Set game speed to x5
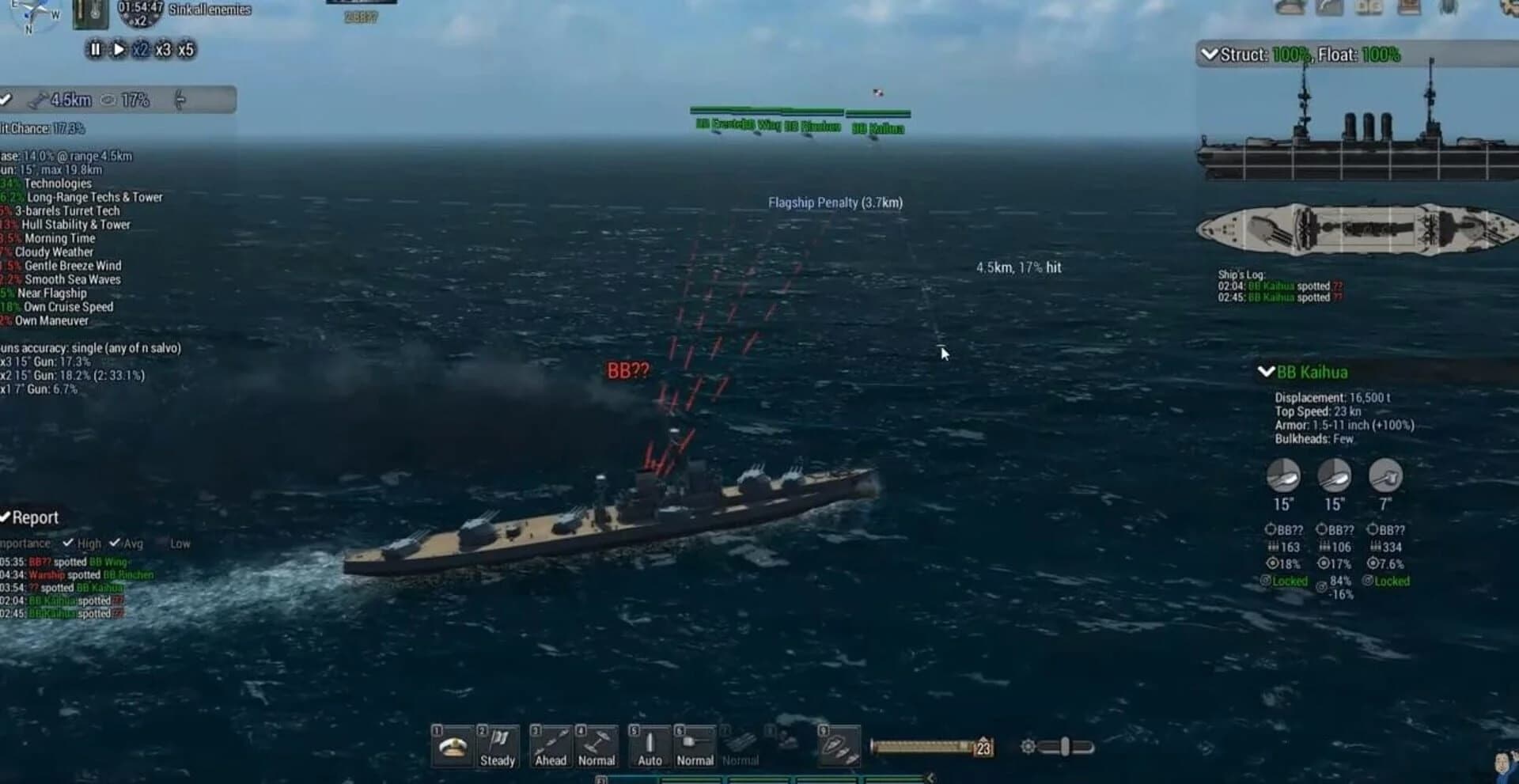This screenshot has width=1519, height=784. pos(188,49)
